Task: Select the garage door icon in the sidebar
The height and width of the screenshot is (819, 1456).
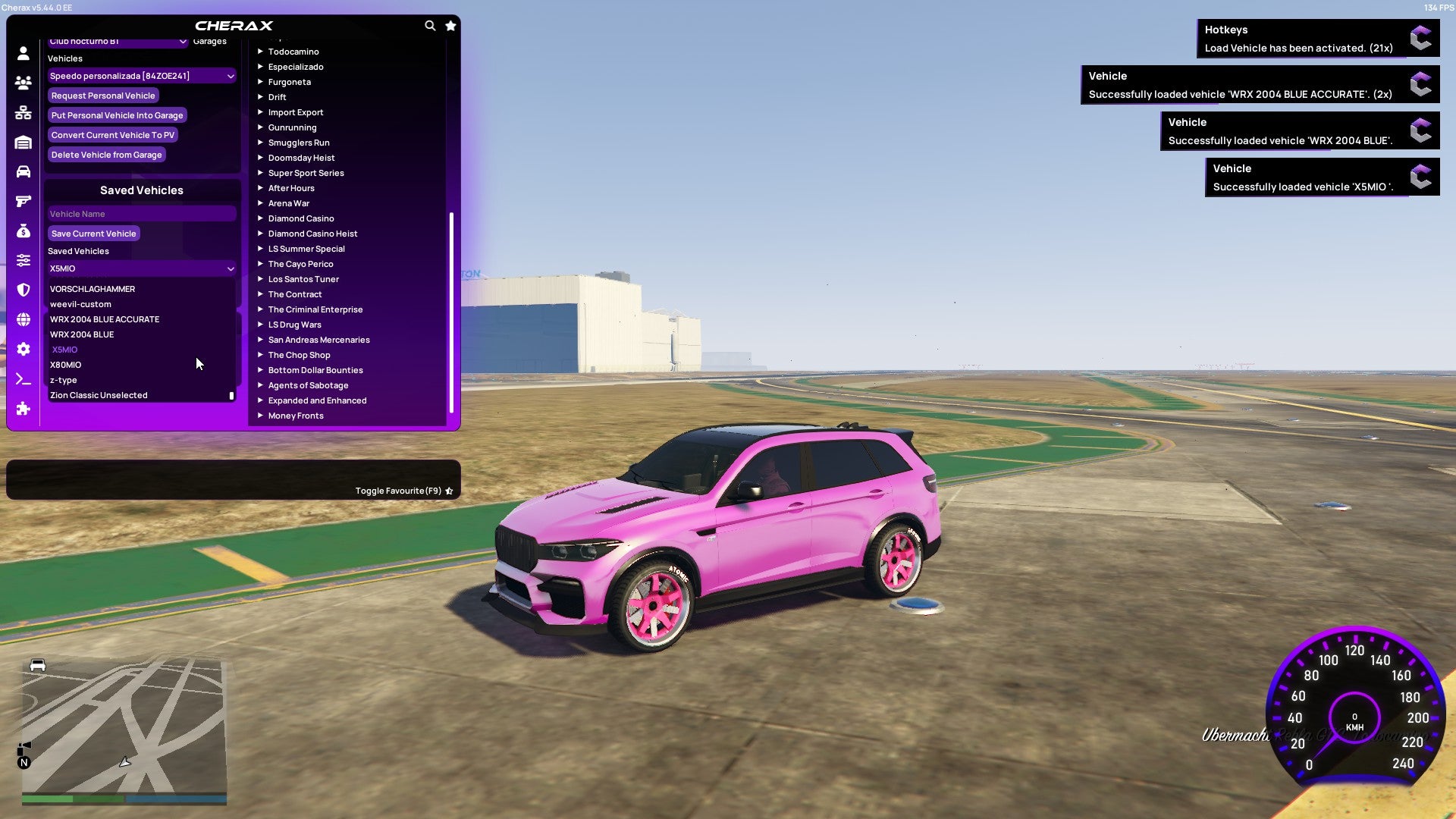Action: [x=23, y=143]
